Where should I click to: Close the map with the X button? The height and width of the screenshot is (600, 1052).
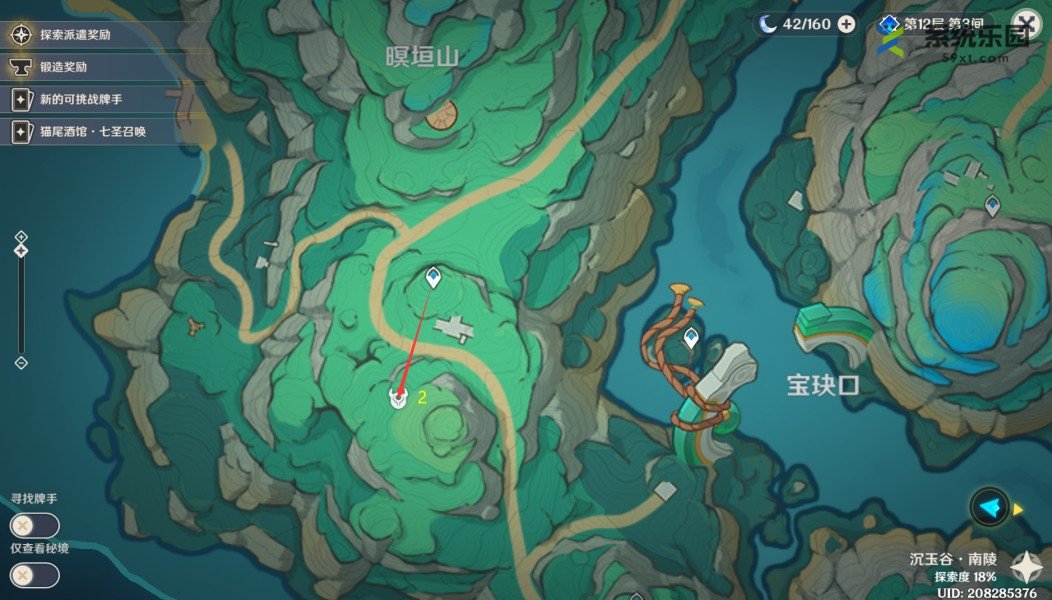tap(1026, 24)
